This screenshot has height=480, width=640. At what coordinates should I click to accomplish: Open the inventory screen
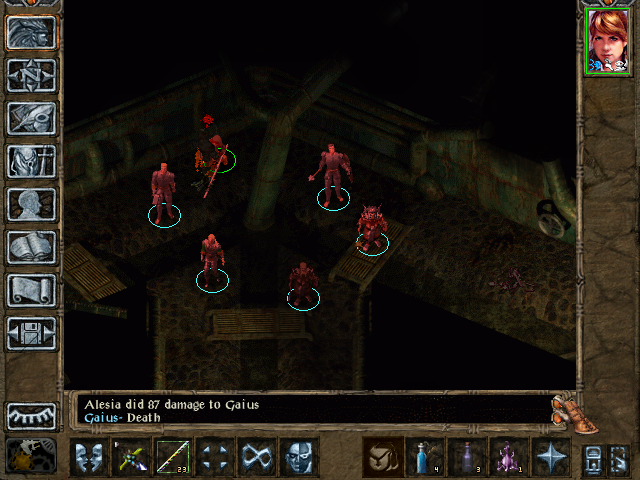point(32,161)
